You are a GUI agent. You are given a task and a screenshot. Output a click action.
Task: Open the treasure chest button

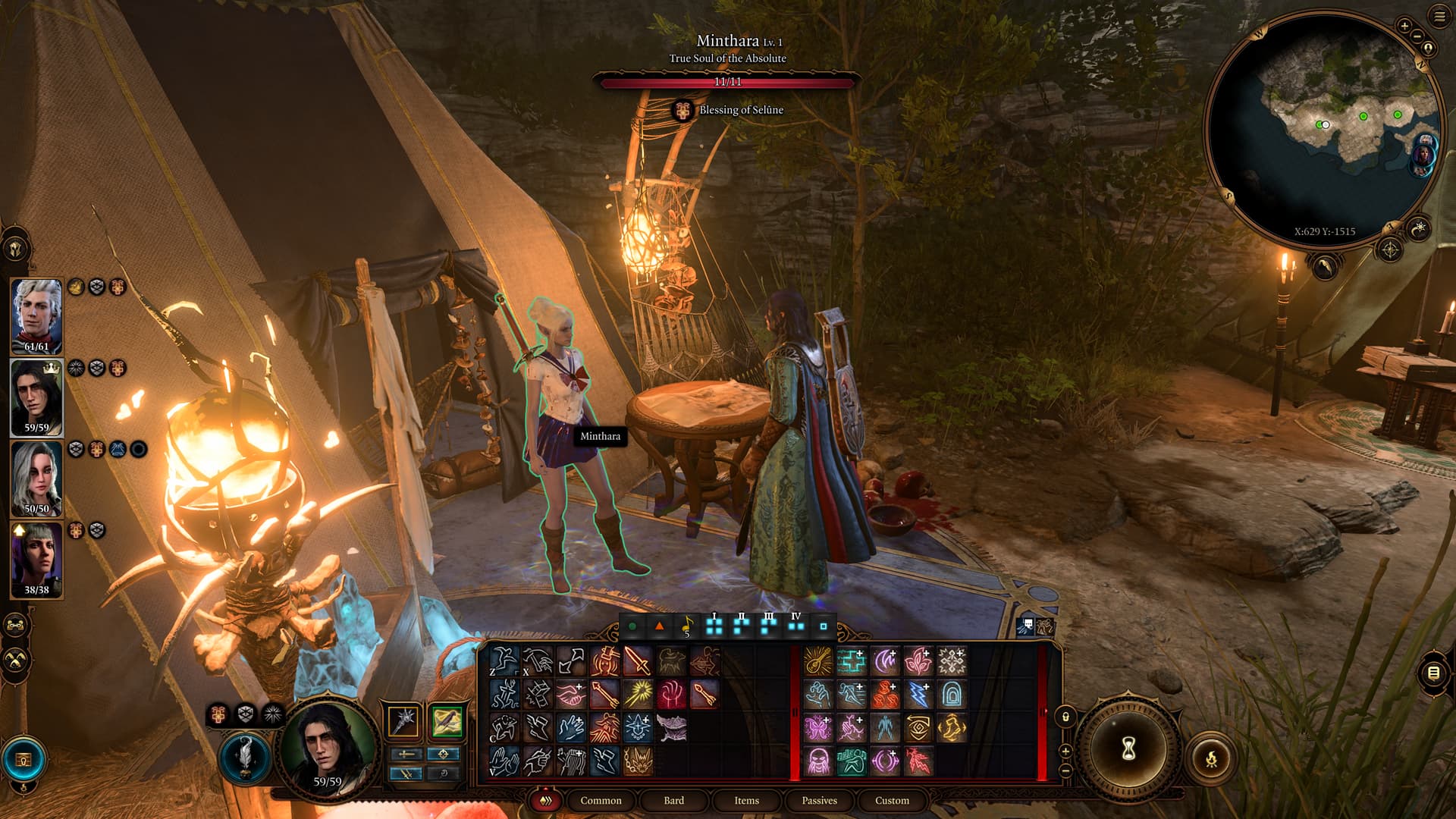(24, 759)
